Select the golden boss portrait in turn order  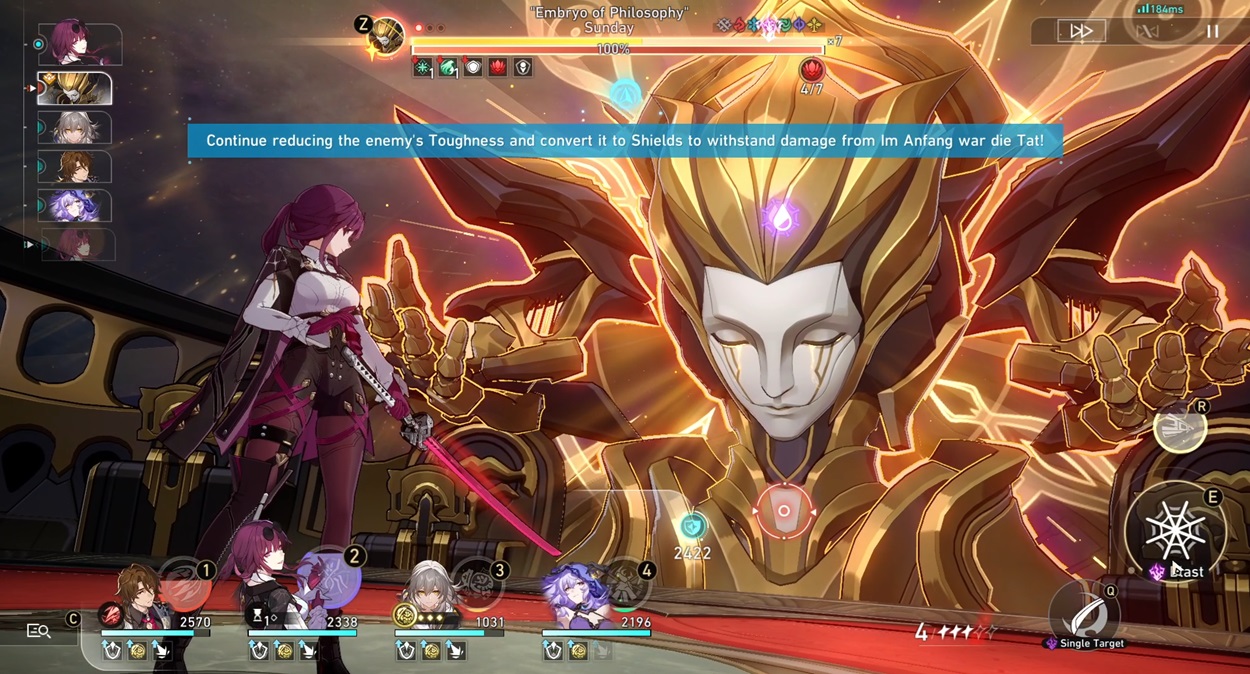[75, 89]
